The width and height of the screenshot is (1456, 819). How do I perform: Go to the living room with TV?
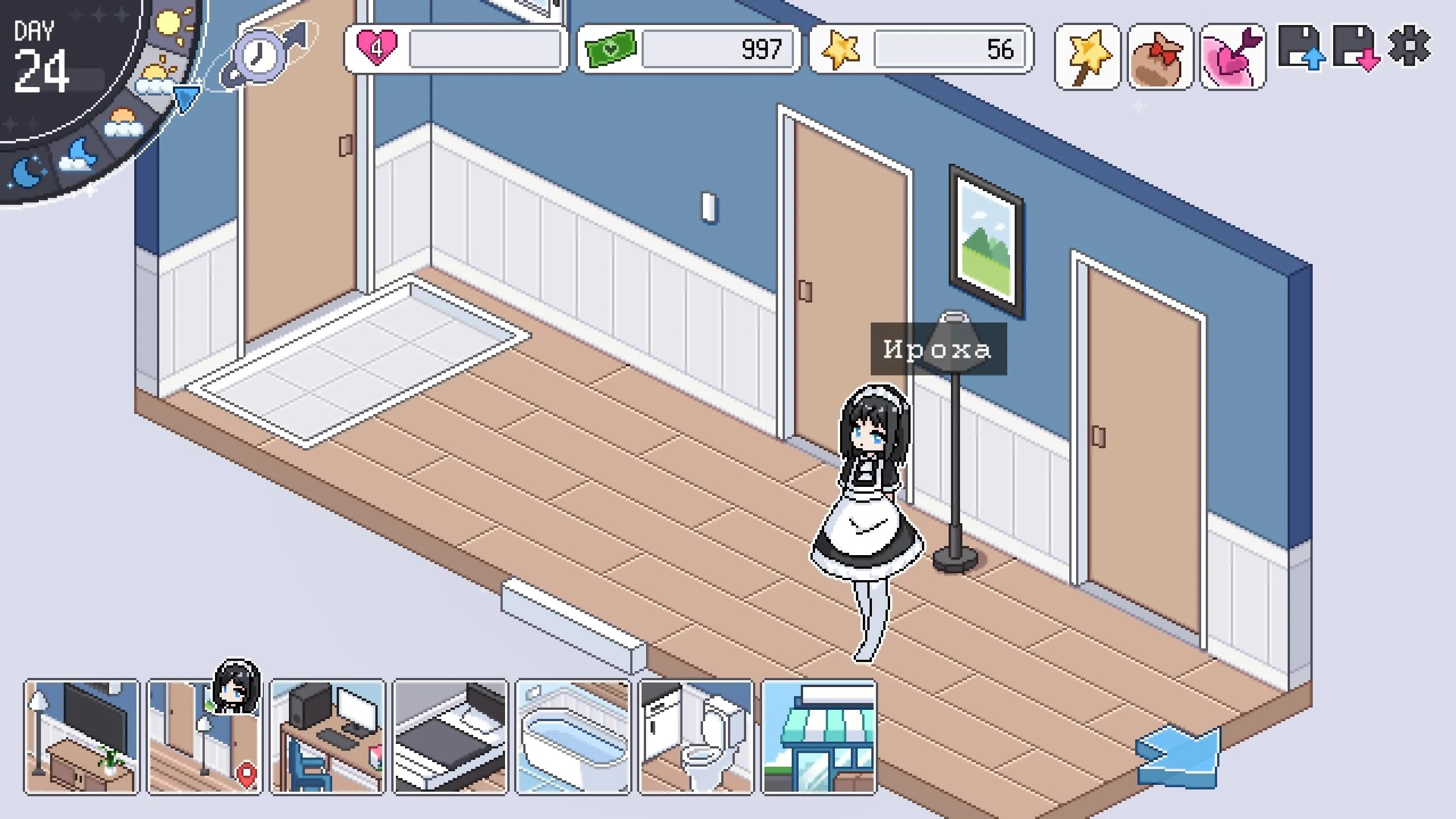81,737
